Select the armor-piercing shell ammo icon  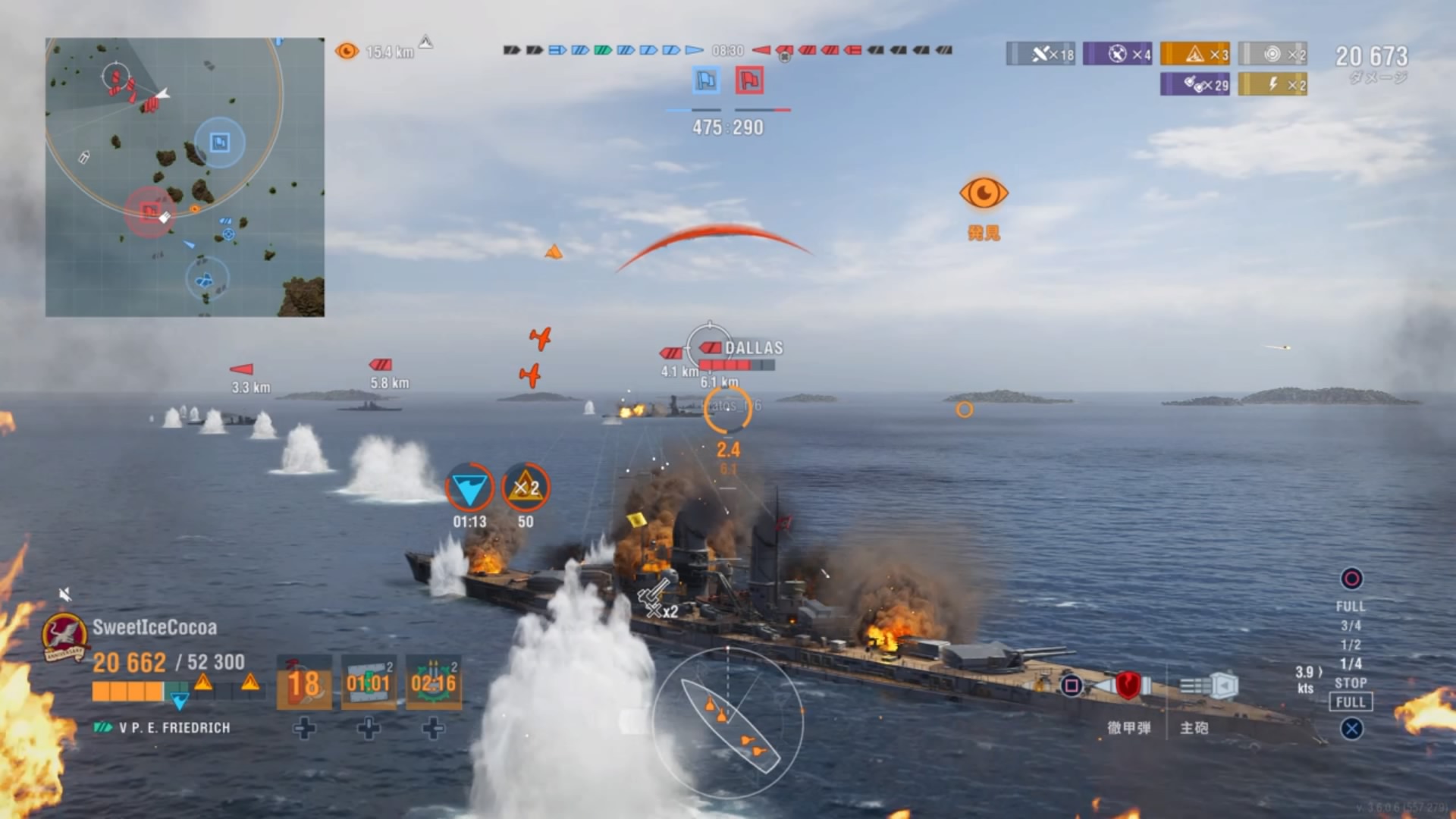click(x=1127, y=686)
